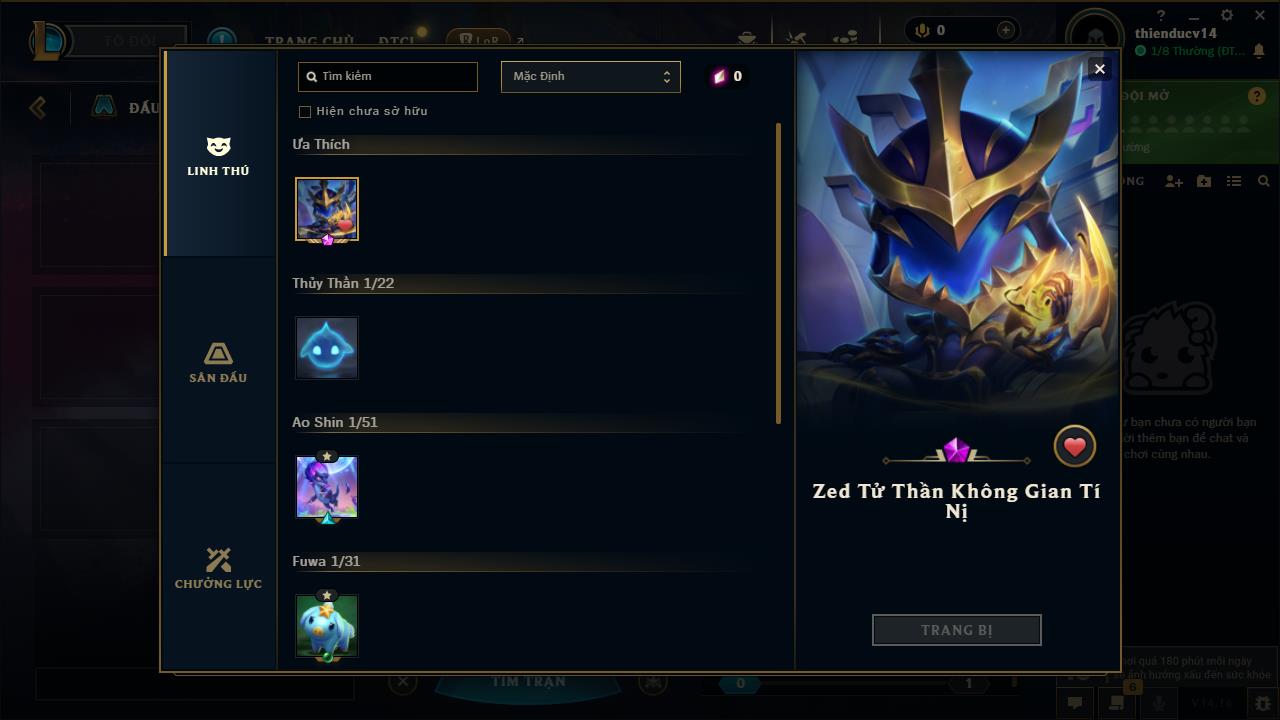Choose the Thủy Thần blue sprite thumbnail

(x=327, y=348)
